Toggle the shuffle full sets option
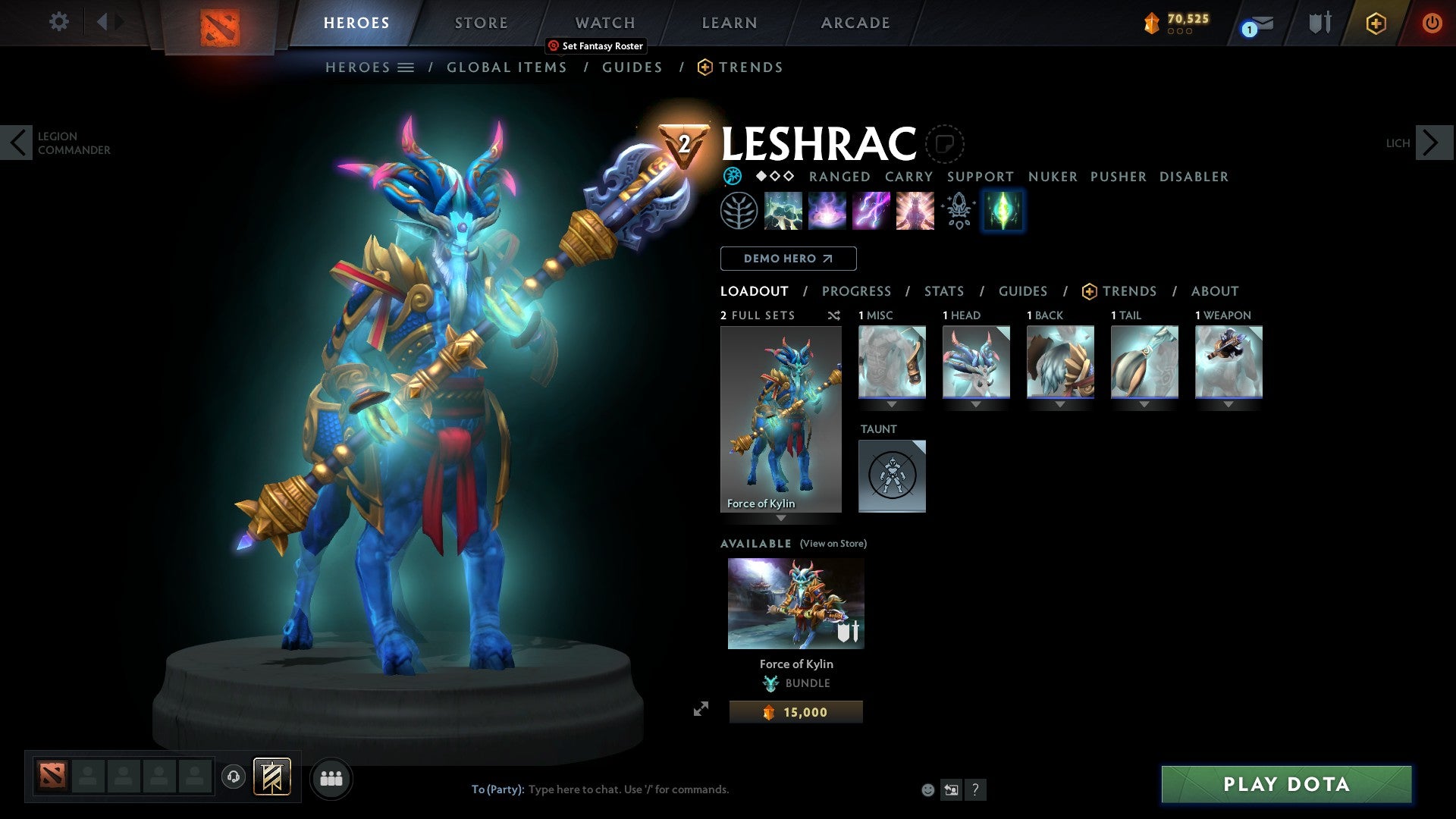The image size is (1456, 819). (833, 315)
